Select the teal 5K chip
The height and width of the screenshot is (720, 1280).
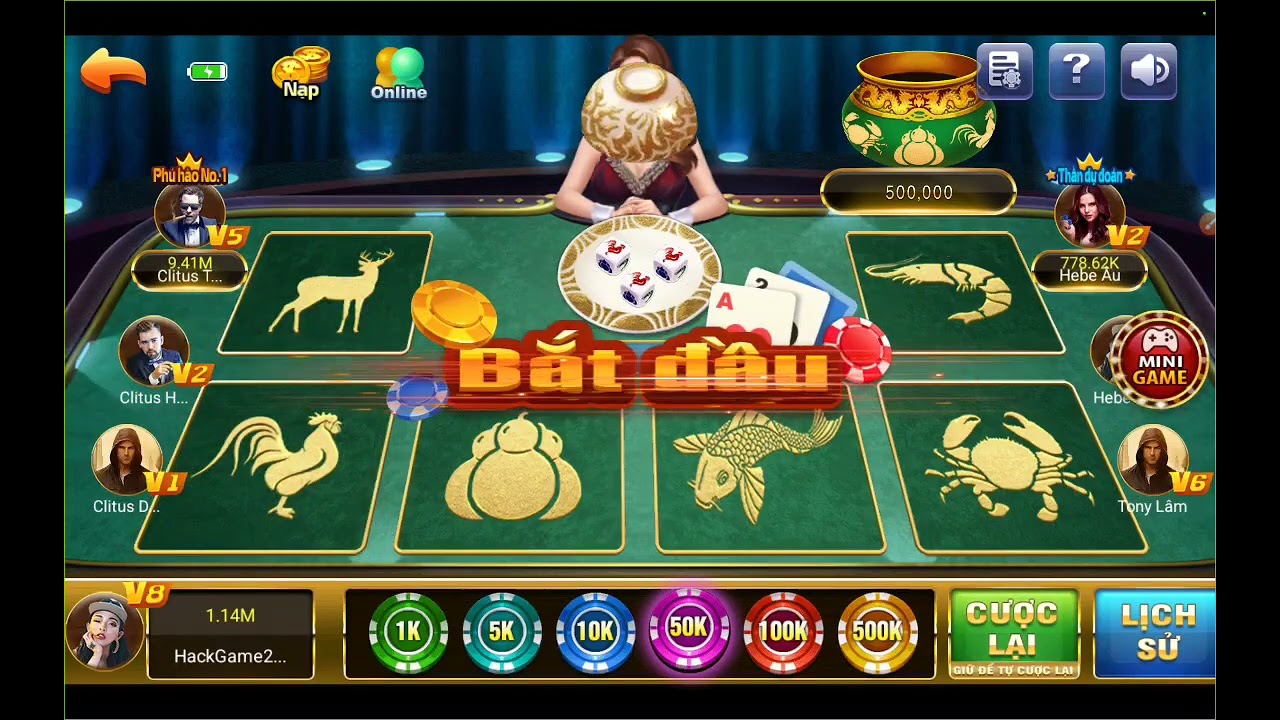point(501,632)
